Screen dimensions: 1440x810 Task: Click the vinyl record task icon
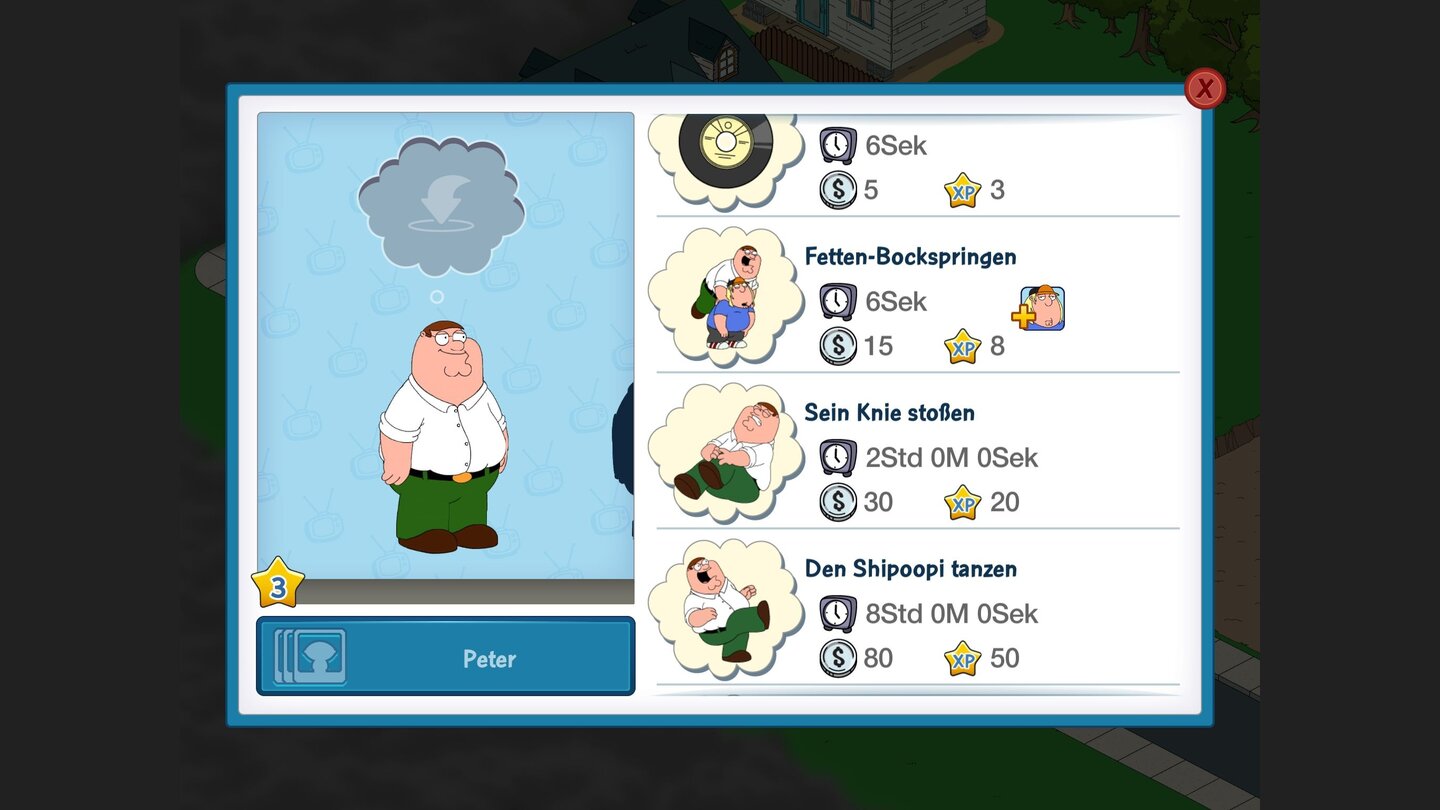click(728, 145)
